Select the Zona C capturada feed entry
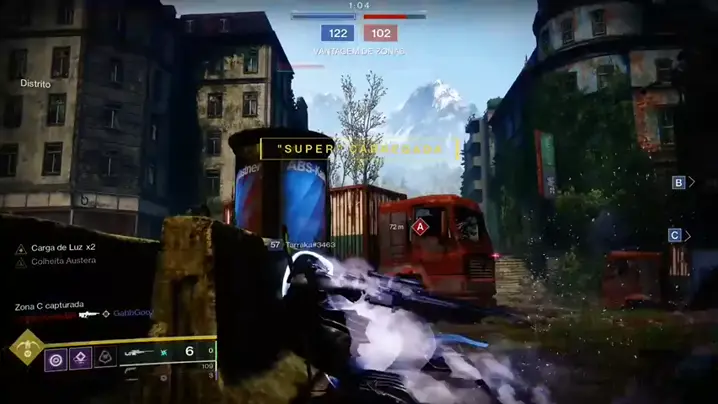 49,304
